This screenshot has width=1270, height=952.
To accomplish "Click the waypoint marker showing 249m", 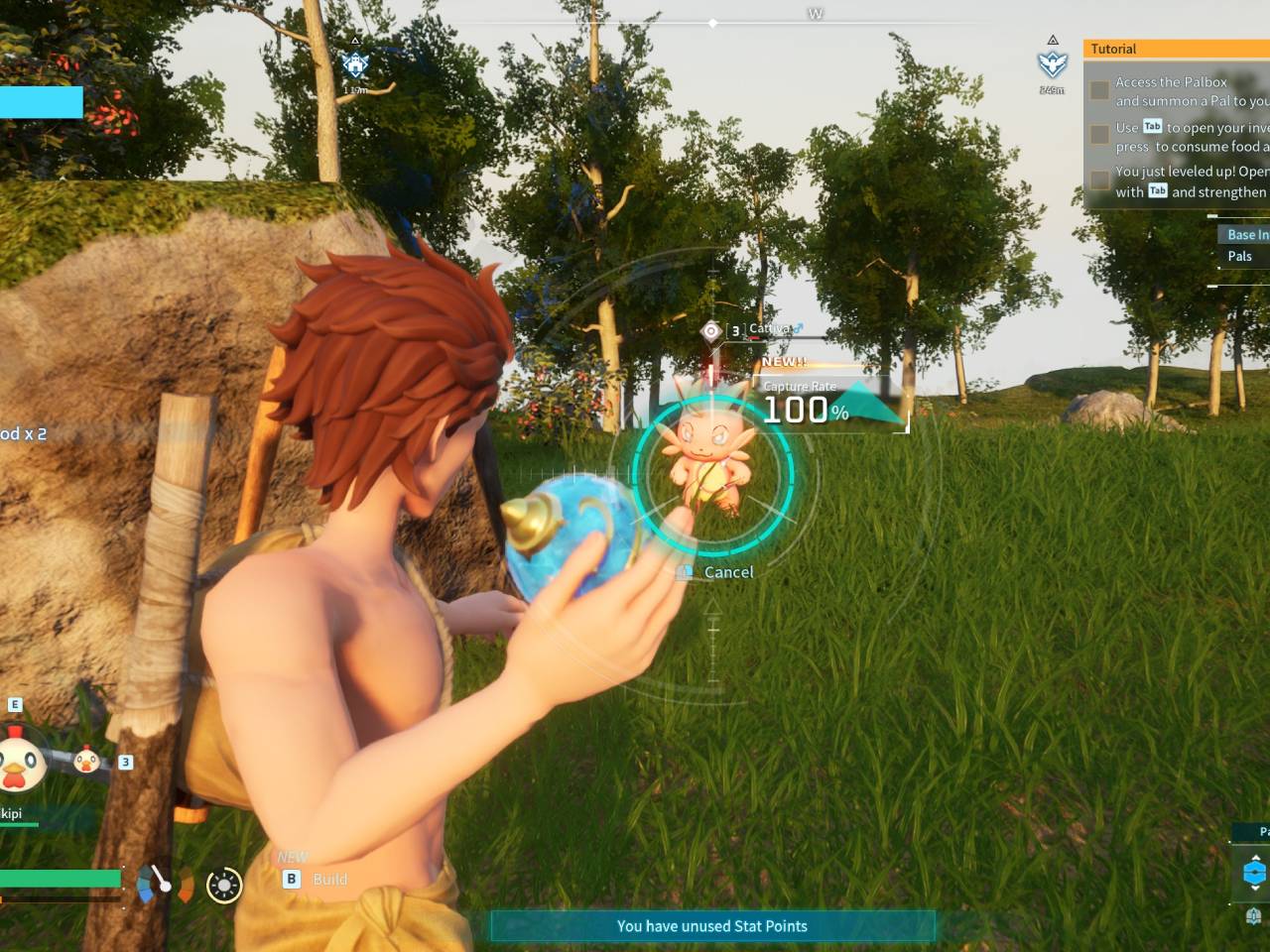I will pyautogui.click(x=1052, y=64).
